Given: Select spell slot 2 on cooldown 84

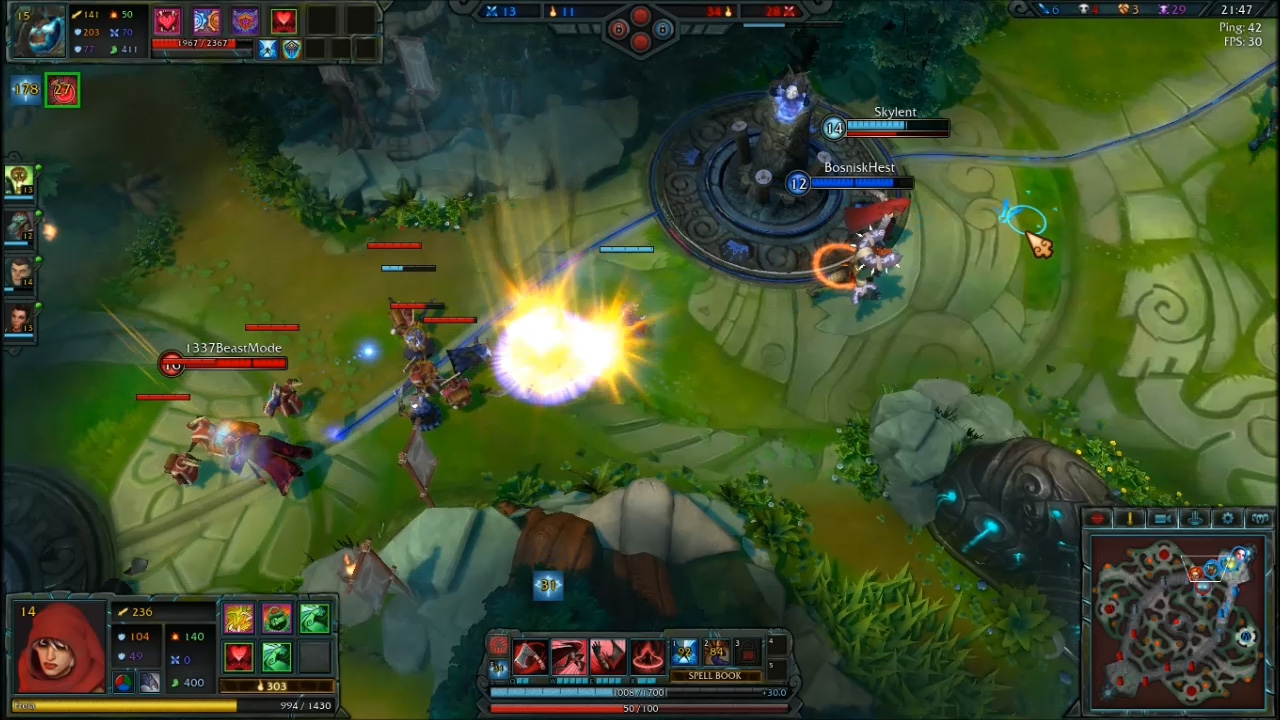Looking at the screenshot, I should click(716, 653).
